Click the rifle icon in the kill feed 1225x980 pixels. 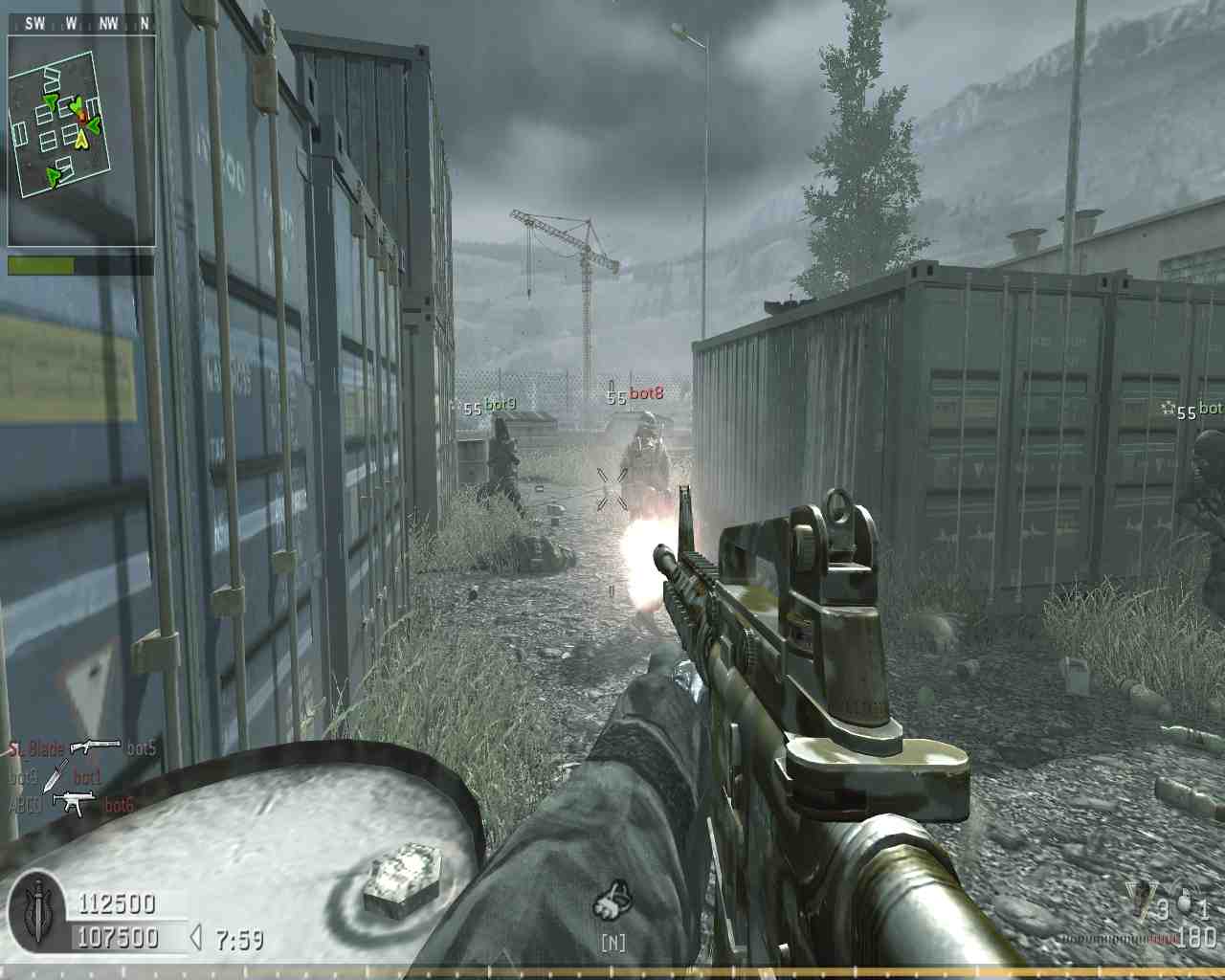[x=95, y=746]
